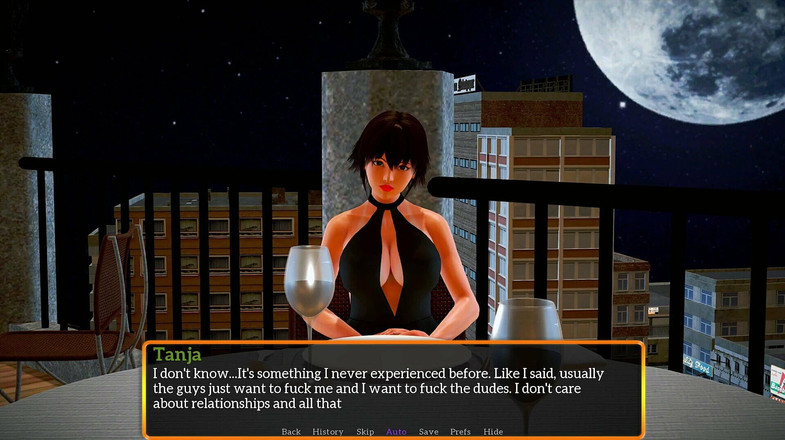
Task: Go back one dialogue line
Action: tap(291, 432)
